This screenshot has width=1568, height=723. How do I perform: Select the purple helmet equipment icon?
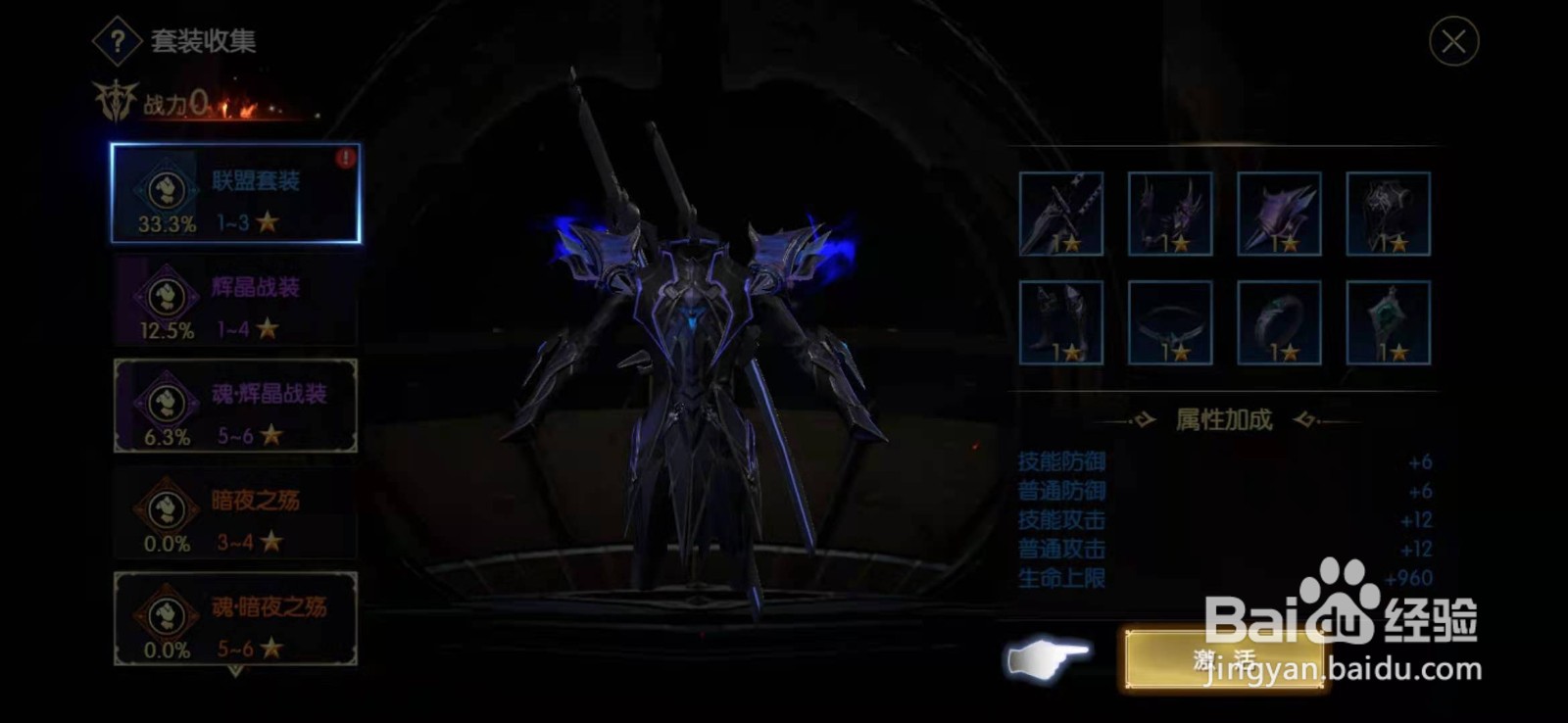click(1172, 214)
